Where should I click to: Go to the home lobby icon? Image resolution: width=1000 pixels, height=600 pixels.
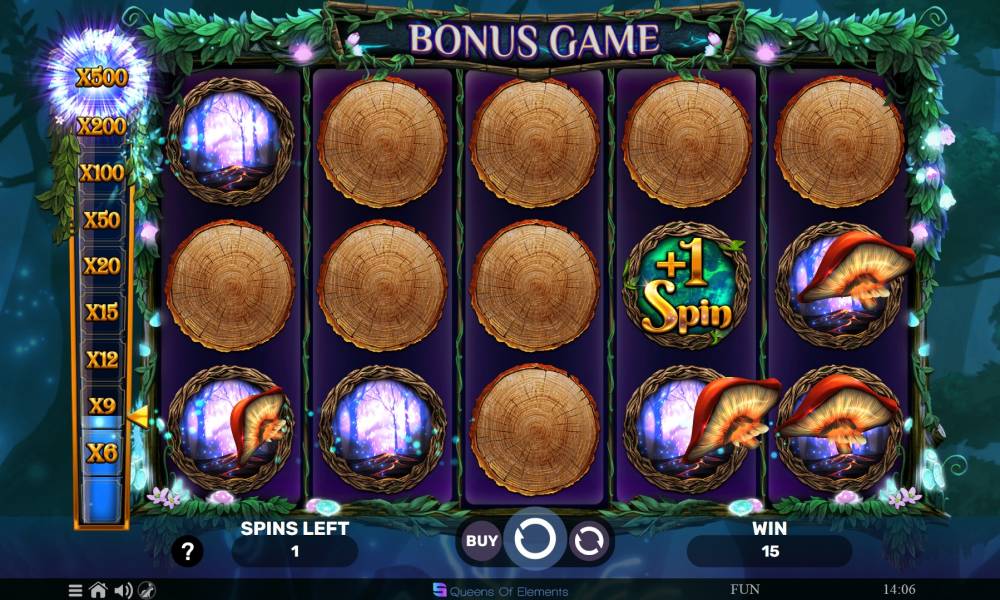coord(98,590)
